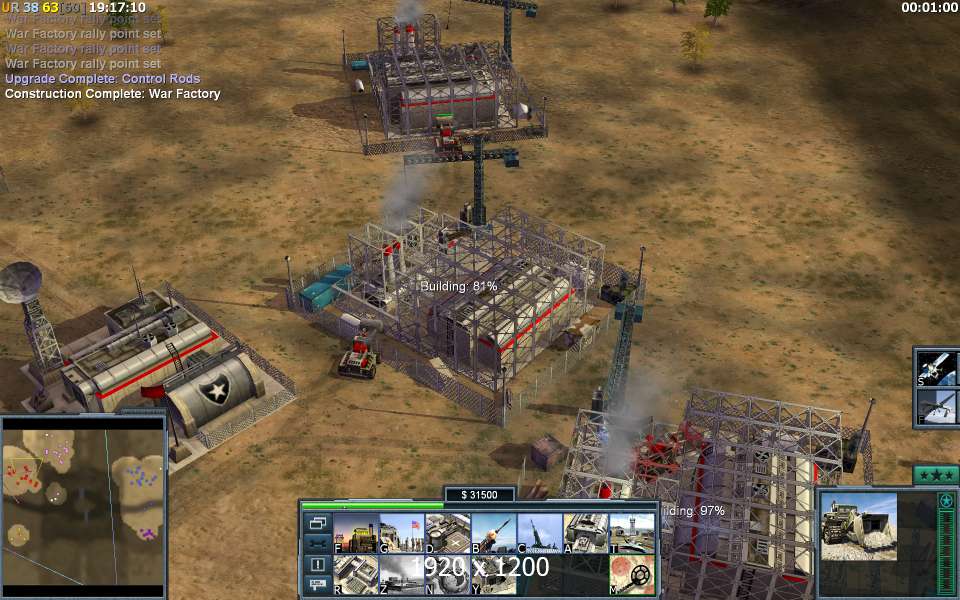Click the overlapping windows button
960x600 pixels.
point(317,522)
